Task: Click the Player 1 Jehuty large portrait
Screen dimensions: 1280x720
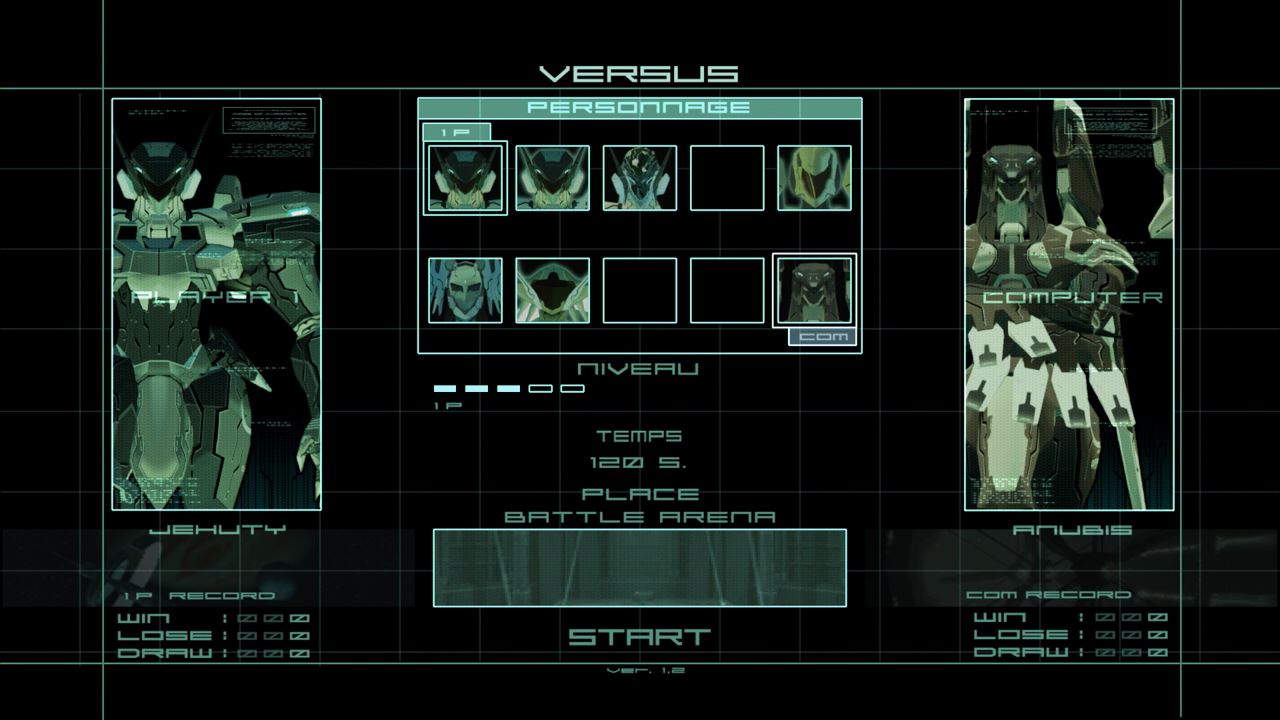Action: coord(216,304)
